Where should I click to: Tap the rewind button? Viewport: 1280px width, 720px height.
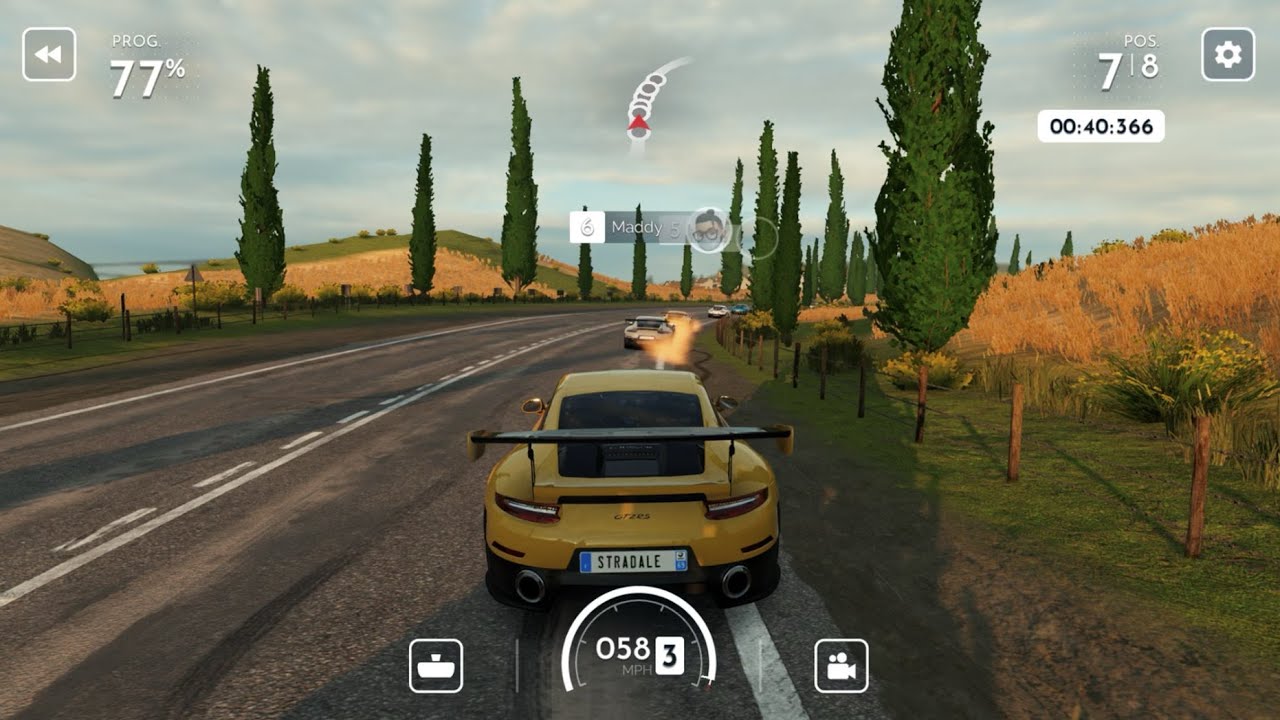pos(49,54)
